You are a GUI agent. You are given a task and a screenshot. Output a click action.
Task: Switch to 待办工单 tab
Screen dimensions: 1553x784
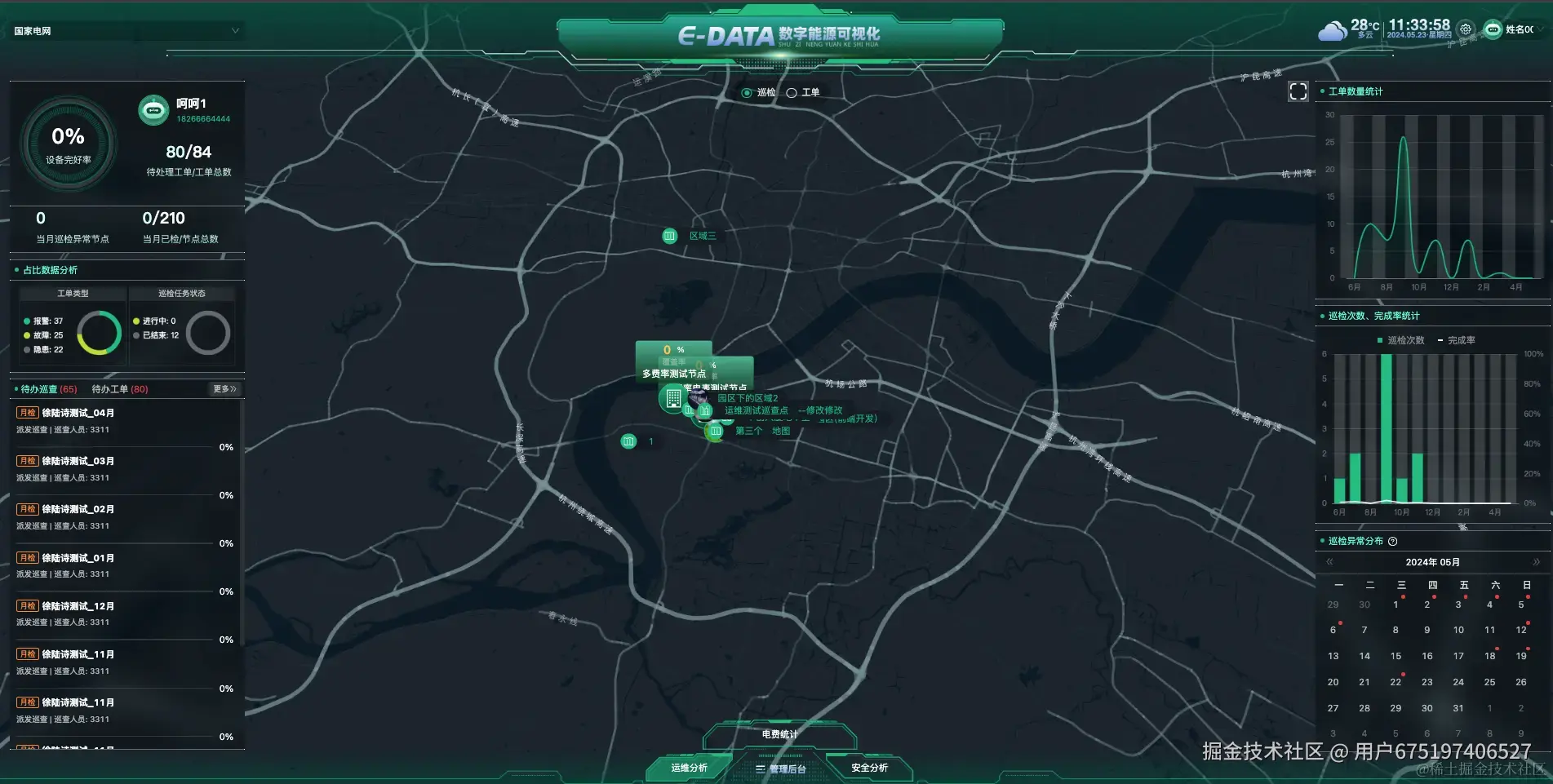(119, 389)
